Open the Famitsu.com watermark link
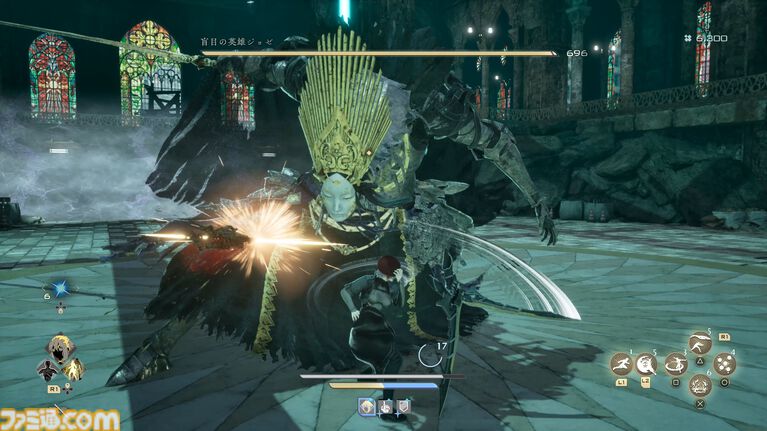The height and width of the screenshot is (431, 767). click(x=60, y=418)
